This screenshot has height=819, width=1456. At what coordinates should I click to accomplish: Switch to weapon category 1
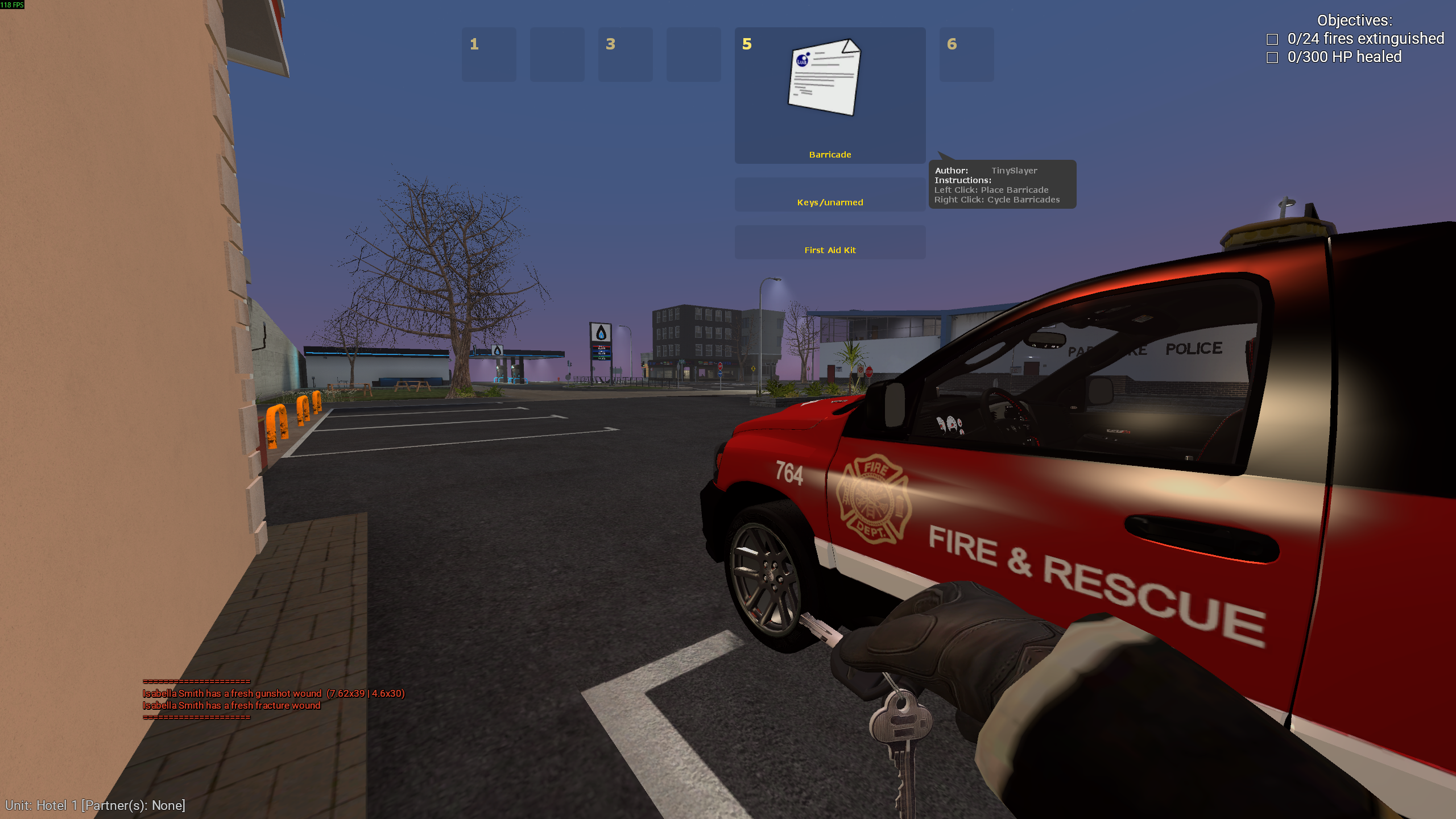[489, 55]
